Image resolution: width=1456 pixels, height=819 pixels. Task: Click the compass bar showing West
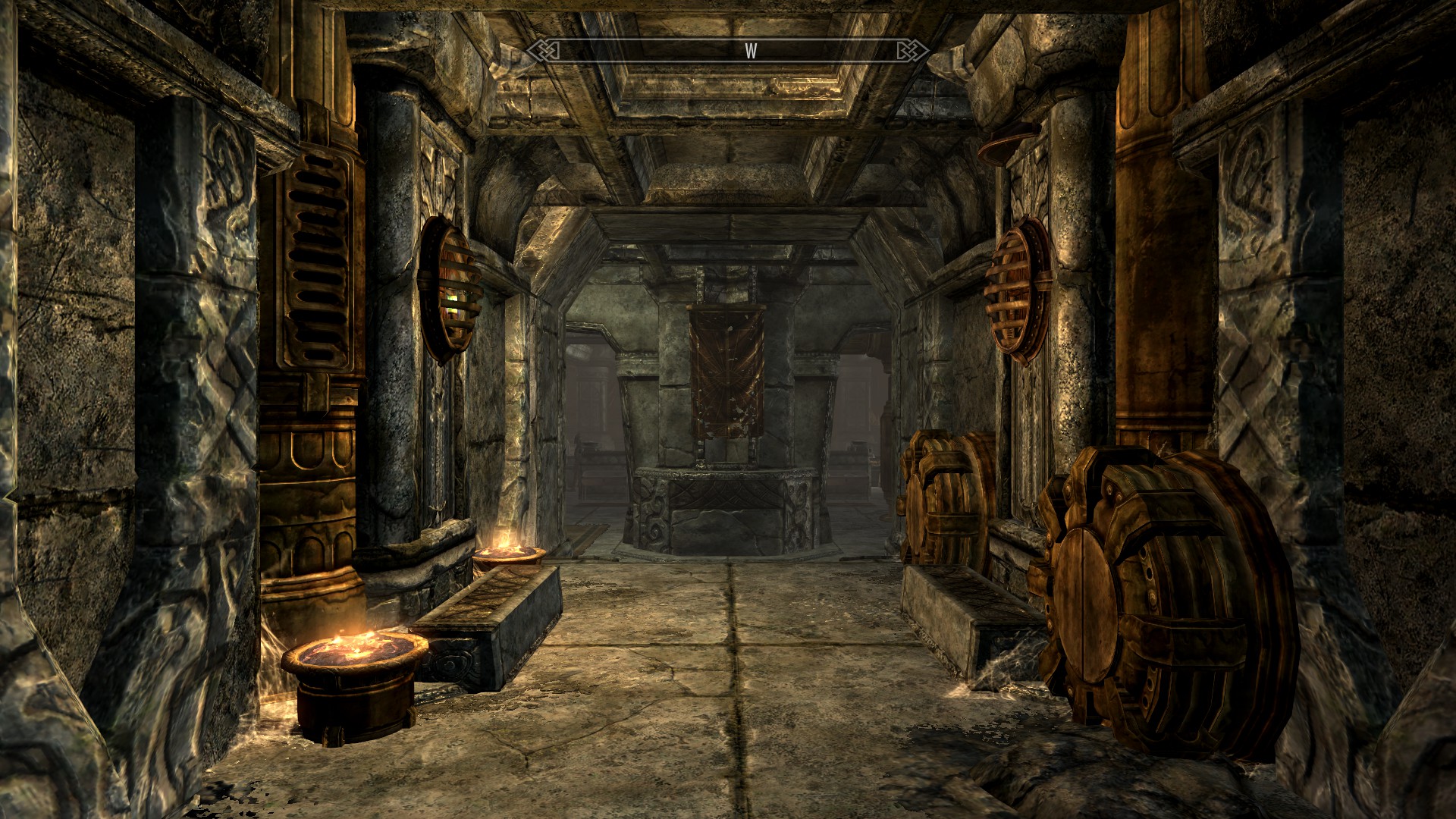[x=728, y=51]
